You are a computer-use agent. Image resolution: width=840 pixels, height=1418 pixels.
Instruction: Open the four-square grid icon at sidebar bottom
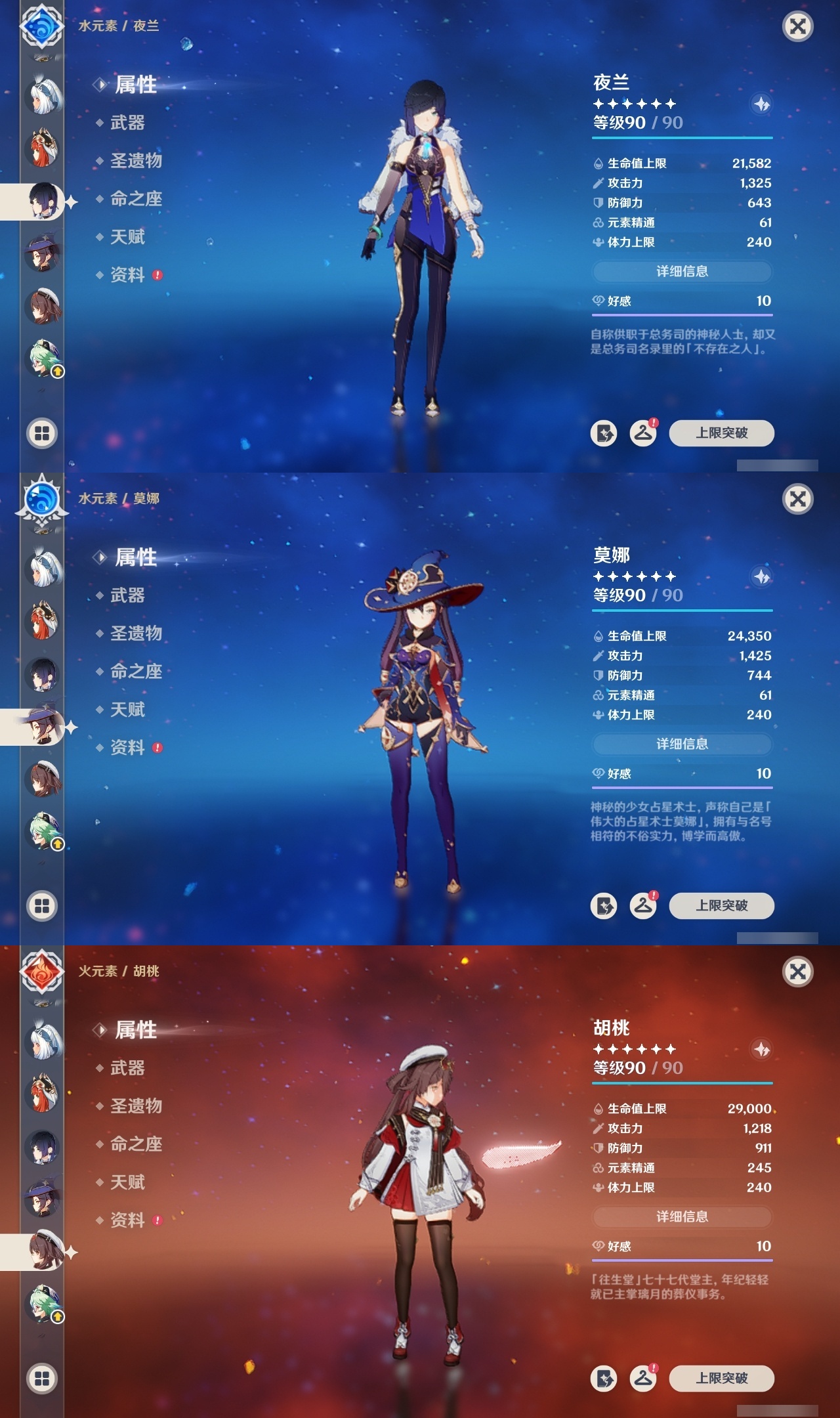pyautogui.click(x=42, y=433)
